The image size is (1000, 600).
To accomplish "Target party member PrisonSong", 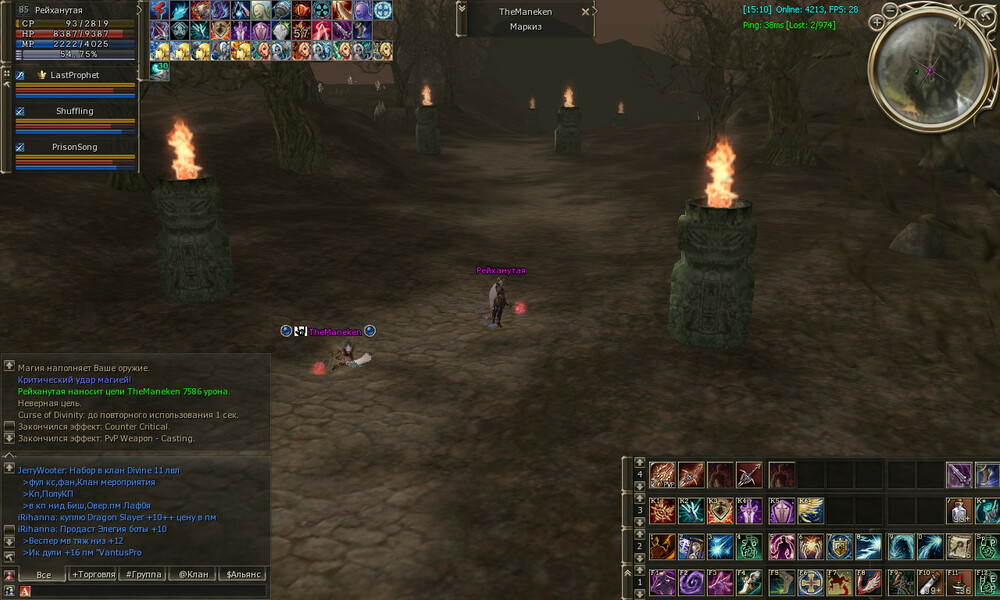I will click(x=75, y=147).
